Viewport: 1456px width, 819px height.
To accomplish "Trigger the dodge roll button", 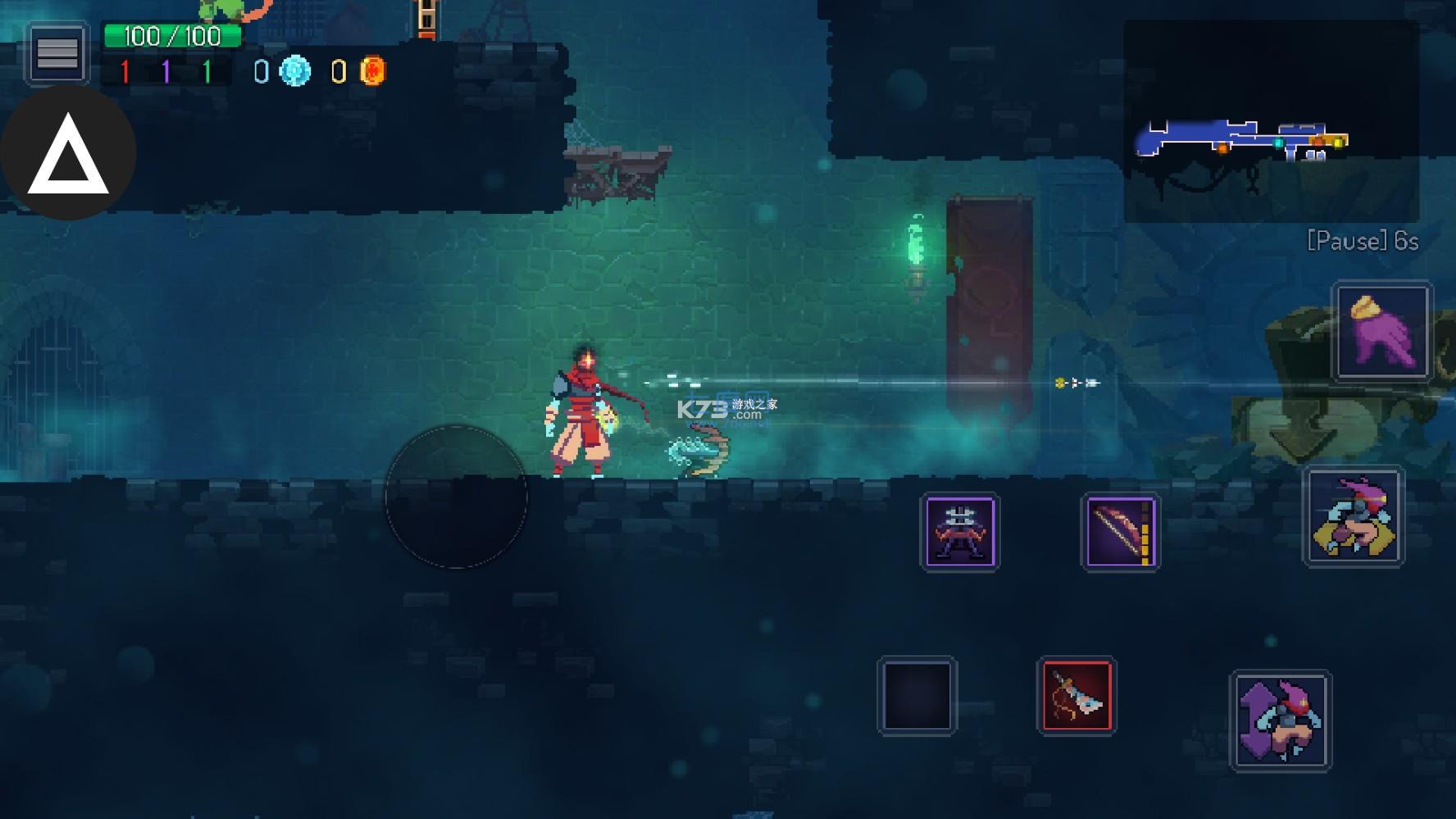I will tap(1354, 516).
